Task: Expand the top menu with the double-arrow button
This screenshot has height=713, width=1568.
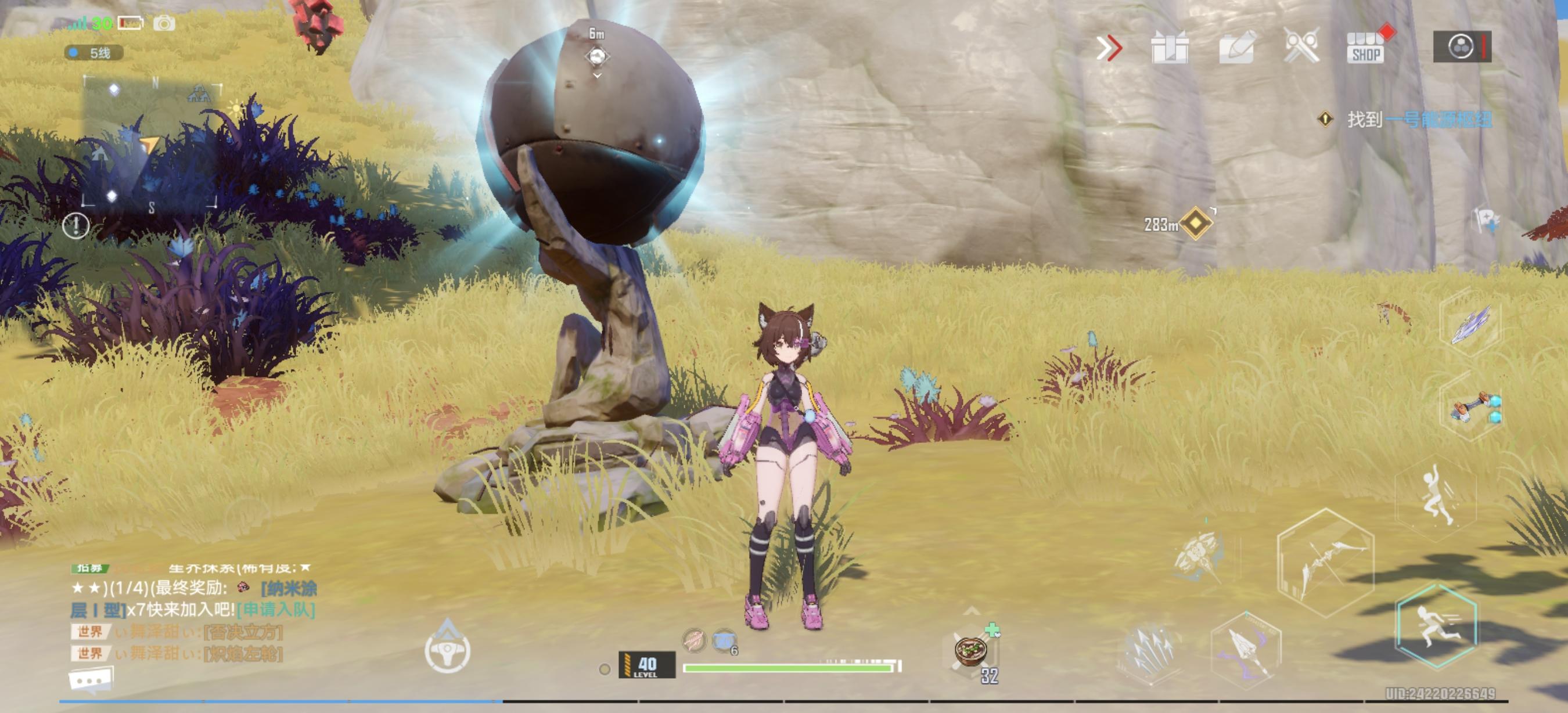Action: point(1109,48)
